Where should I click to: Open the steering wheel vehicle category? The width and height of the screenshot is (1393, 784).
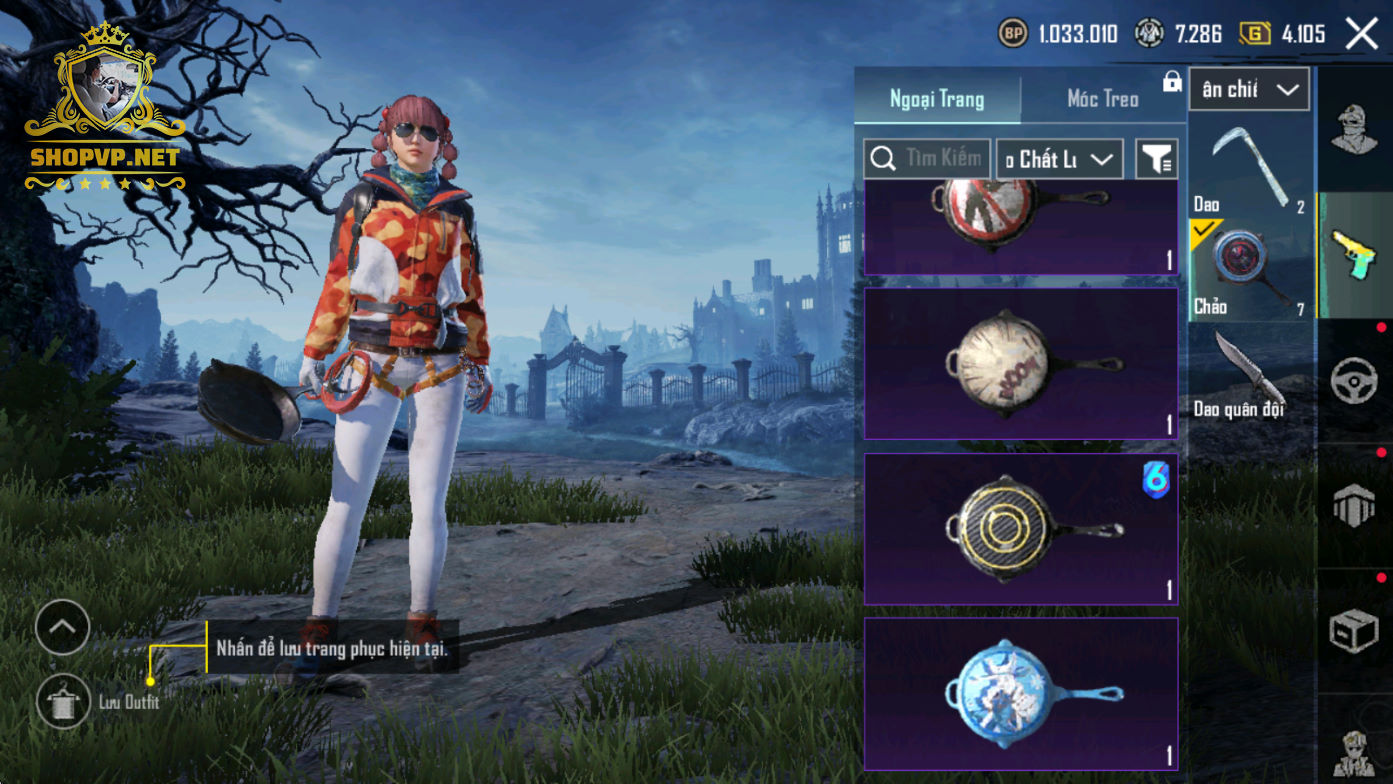(1355, 381)
